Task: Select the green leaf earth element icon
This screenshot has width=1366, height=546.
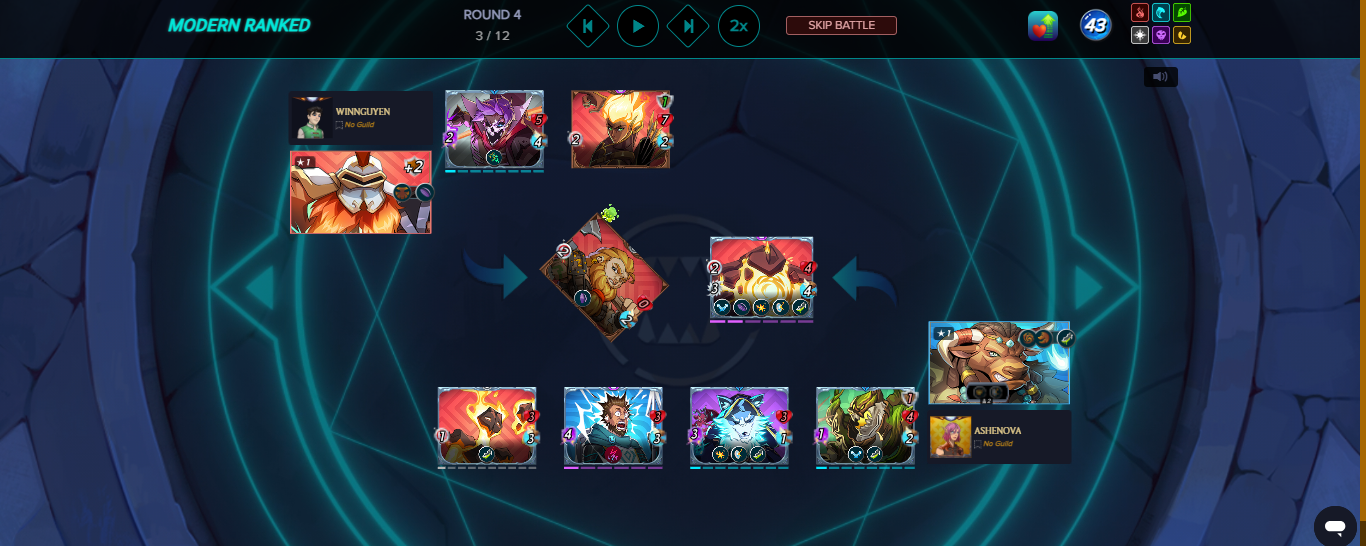Action: 1182,13
